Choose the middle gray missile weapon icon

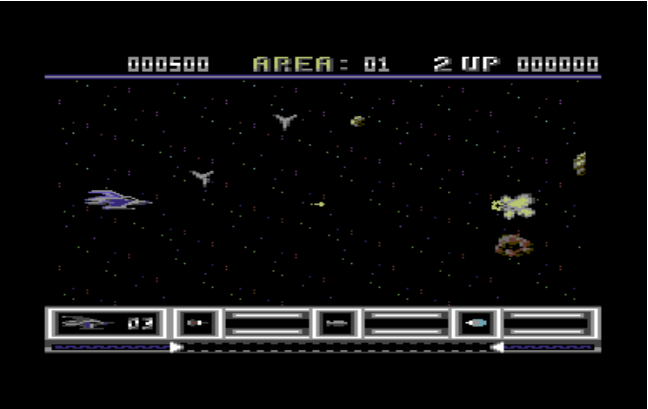336,323
